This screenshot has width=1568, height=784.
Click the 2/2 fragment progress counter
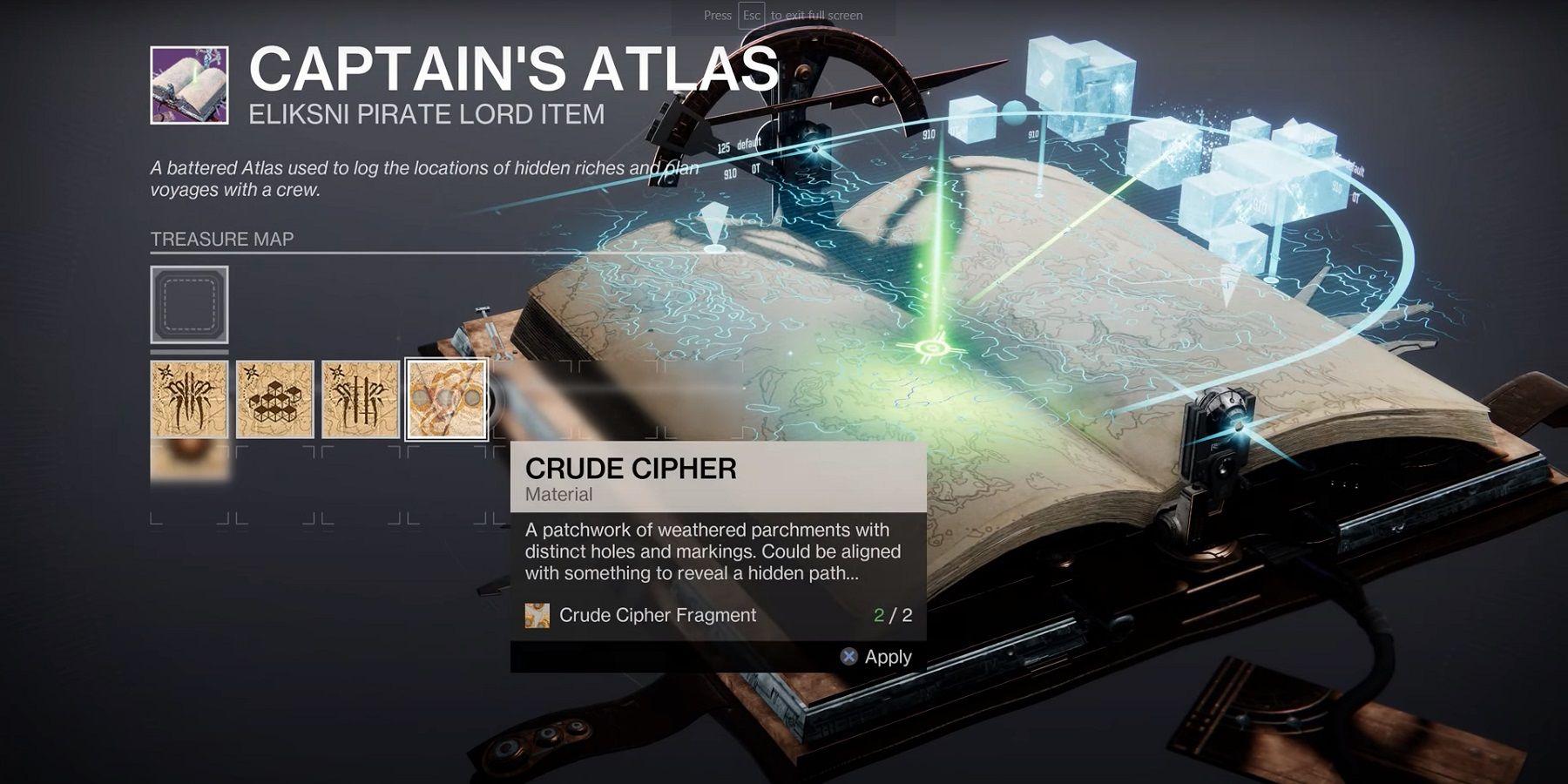click(x=890, y=615)
